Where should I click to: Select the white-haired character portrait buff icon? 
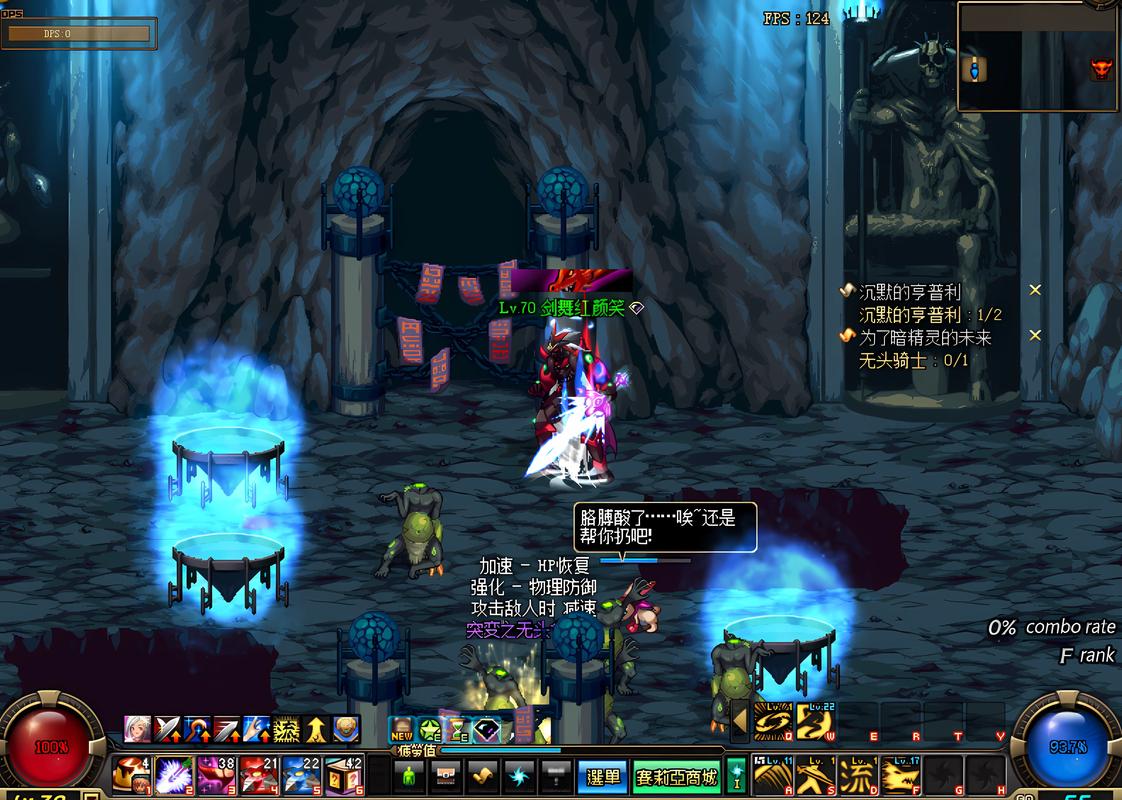[137, 729]
